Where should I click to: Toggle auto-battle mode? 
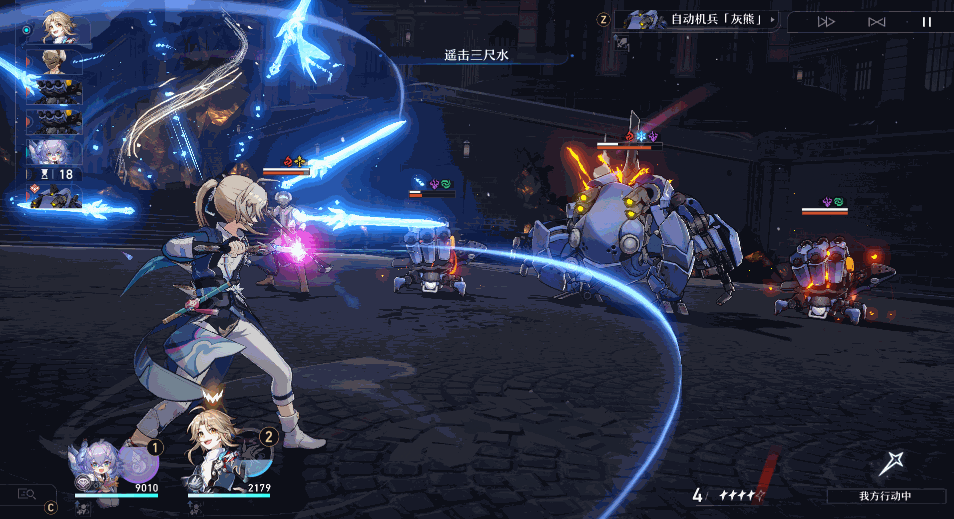[x=876, y=22]
